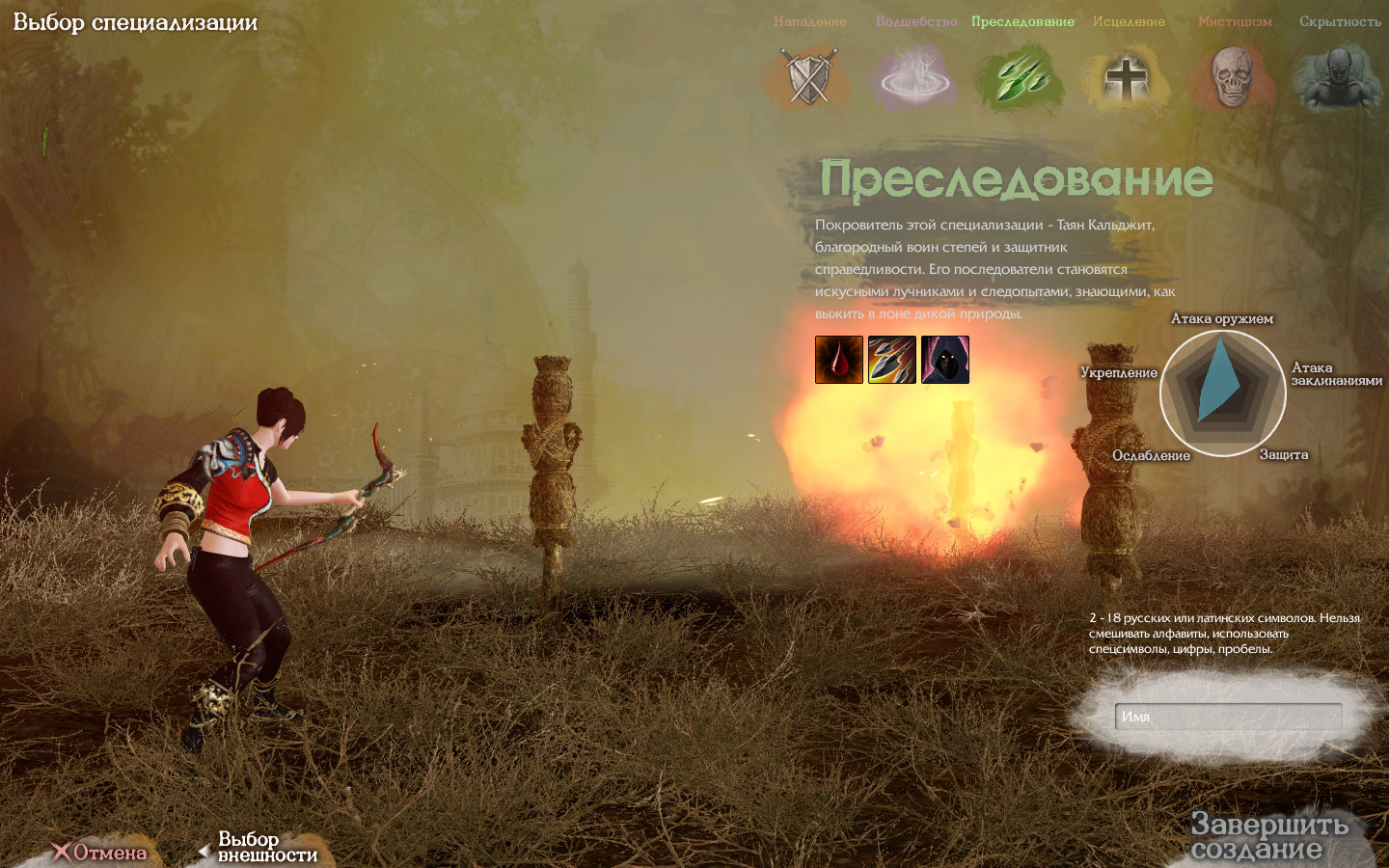Finish creation with Завершить создание
This screenshot has height=868, width=1389.
click(x=1268, y=836)
